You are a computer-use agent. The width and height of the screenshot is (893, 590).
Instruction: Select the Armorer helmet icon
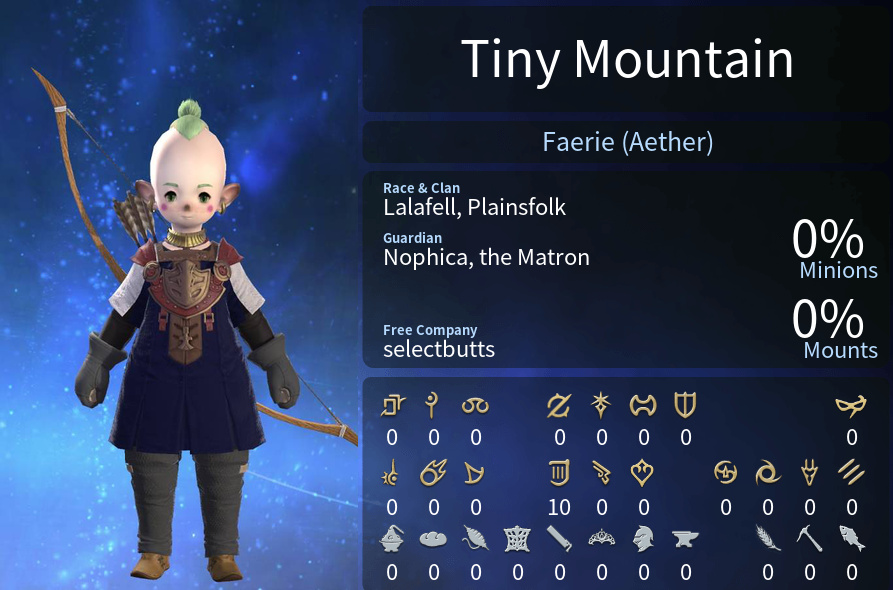point(643,538)
